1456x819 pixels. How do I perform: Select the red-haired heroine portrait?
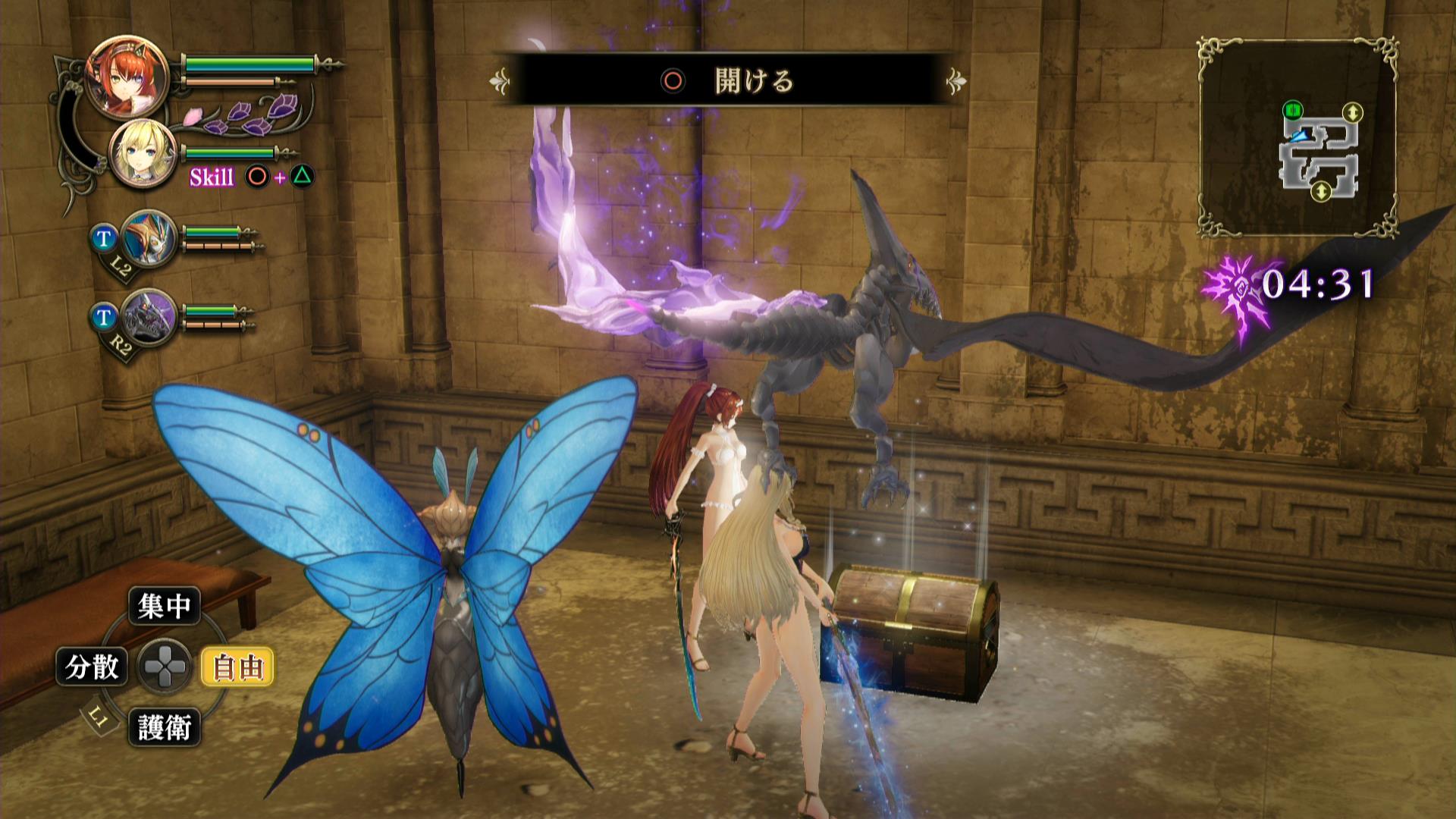[116, 75]
